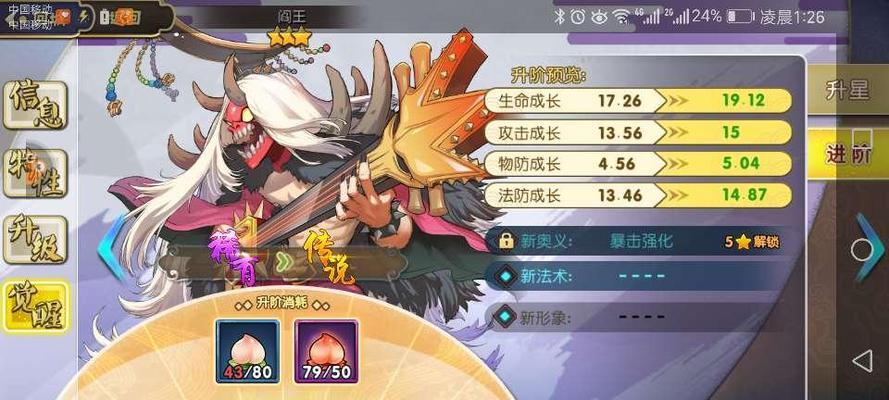Select the peach material showing 79/50
The image size is (889, 400).
(x=326, y=350)
